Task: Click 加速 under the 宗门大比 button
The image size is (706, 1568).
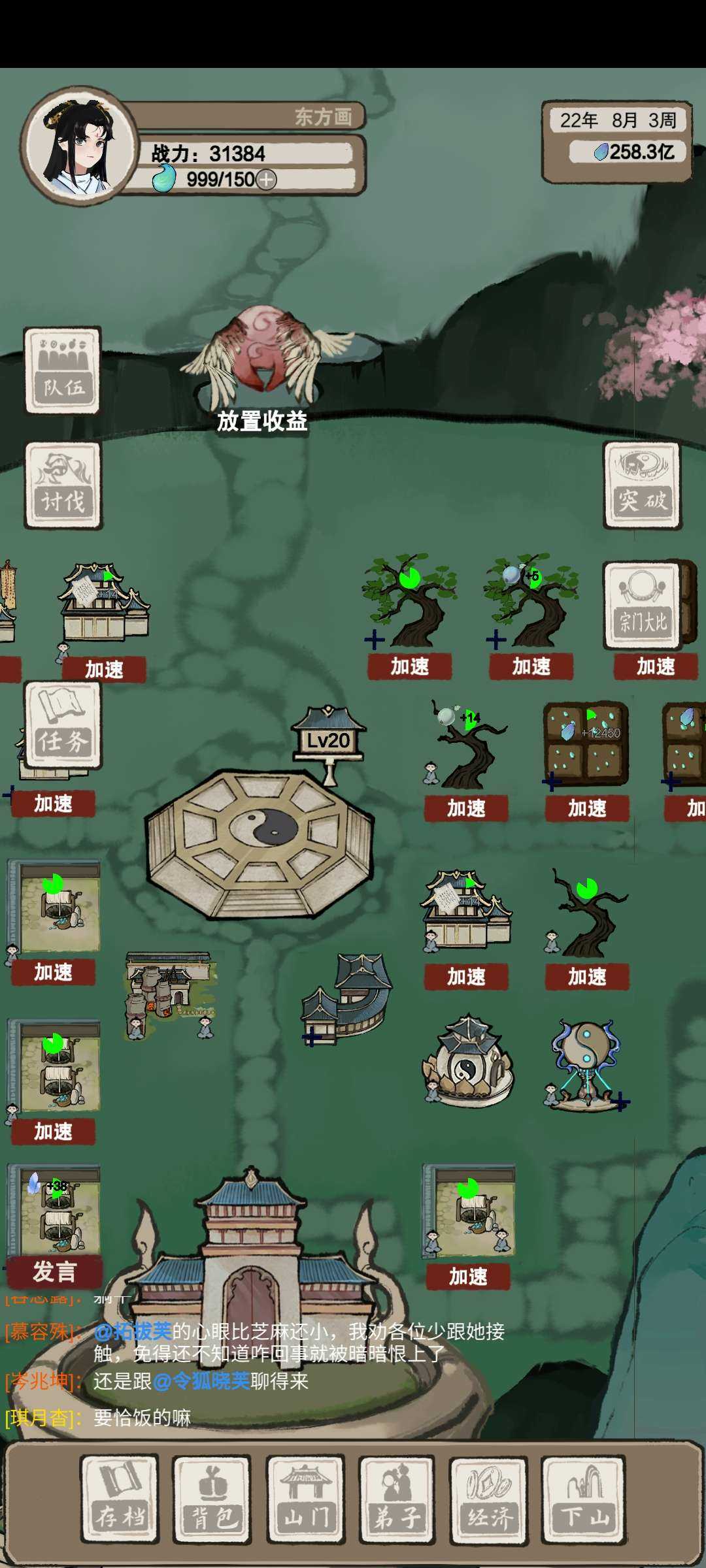Action: (656, 666)
